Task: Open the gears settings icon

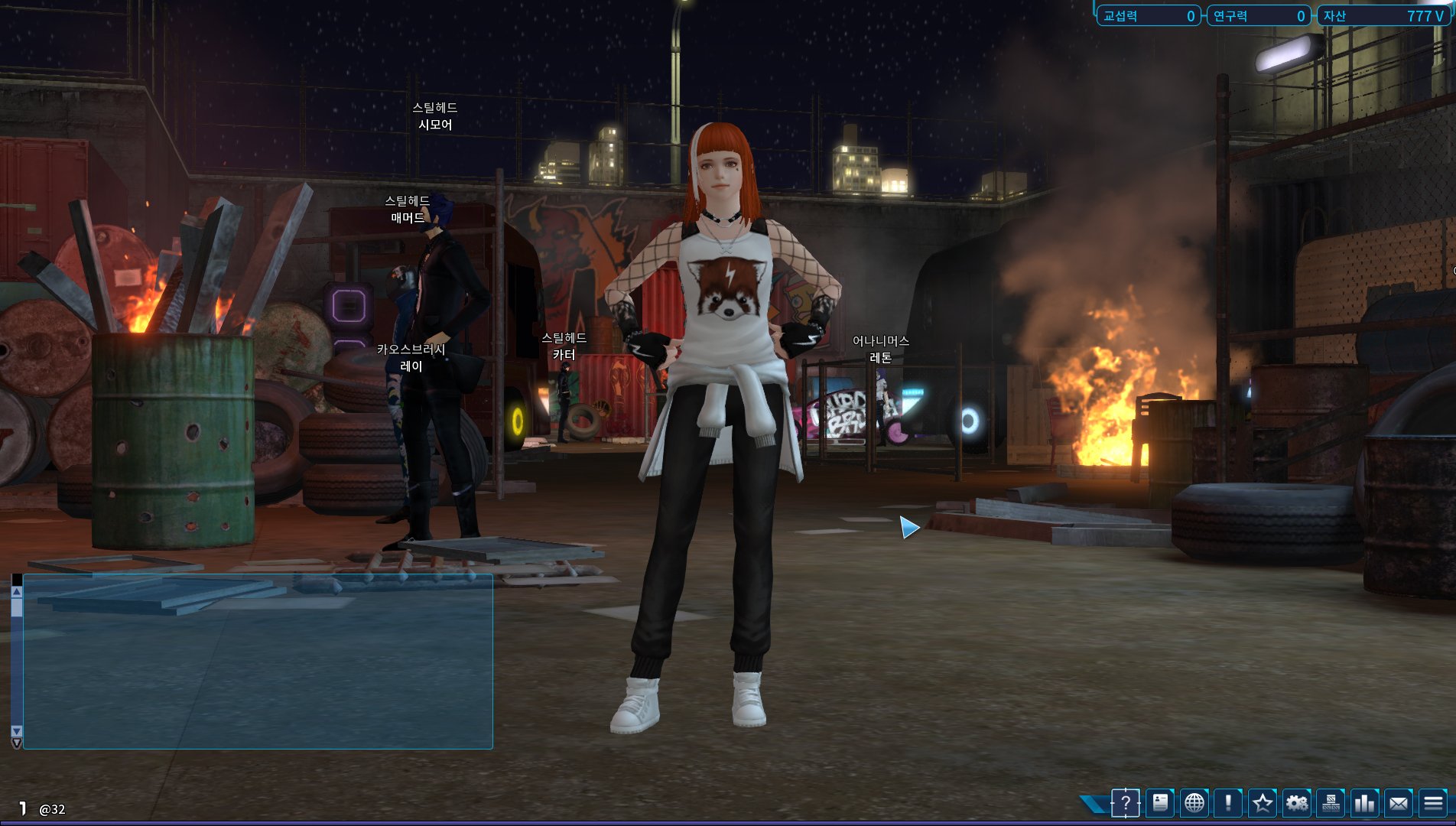Action: pyautogui.click(x=1297, y=803)
